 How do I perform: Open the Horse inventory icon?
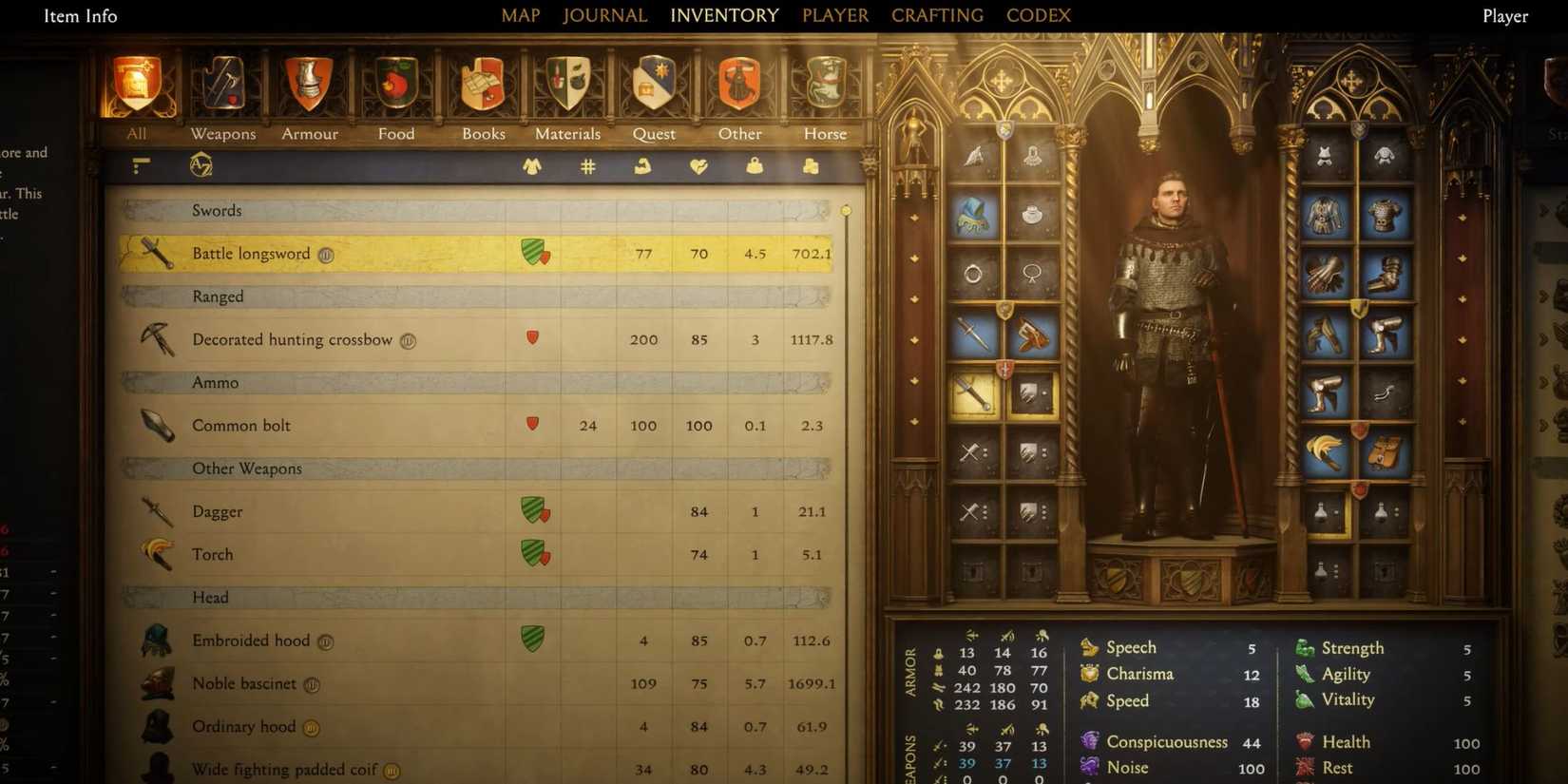pos(823,86)
